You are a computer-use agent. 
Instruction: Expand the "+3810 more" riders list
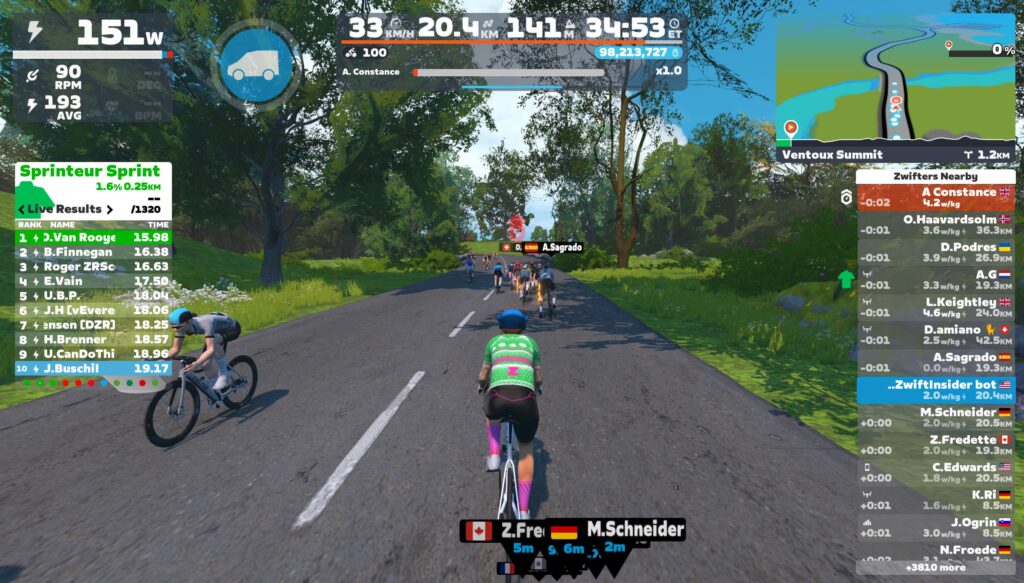tap(935, 567)
